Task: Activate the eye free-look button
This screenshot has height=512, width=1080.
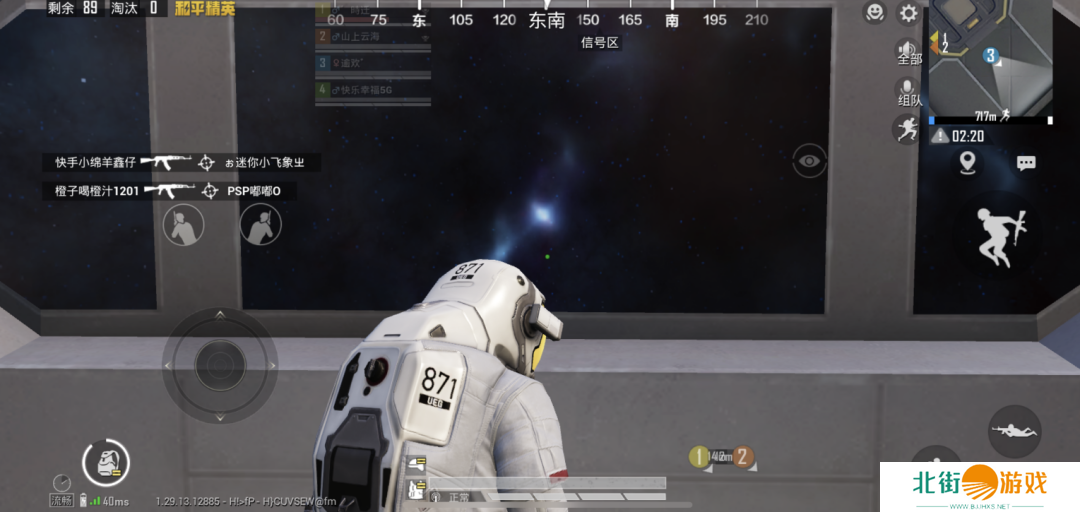Action: (x=809, y=160)
